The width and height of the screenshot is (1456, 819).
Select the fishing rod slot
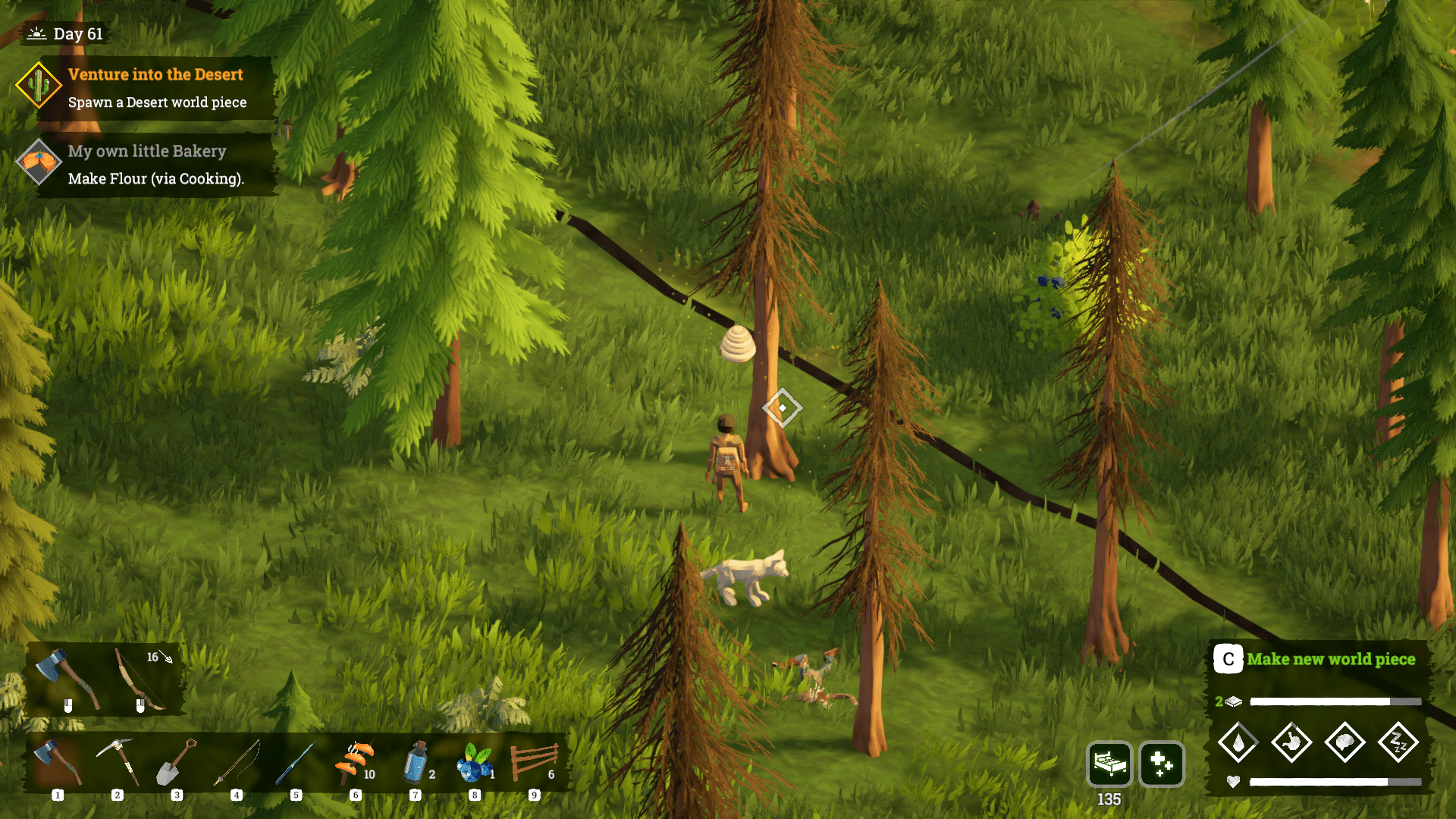point(237,762)
